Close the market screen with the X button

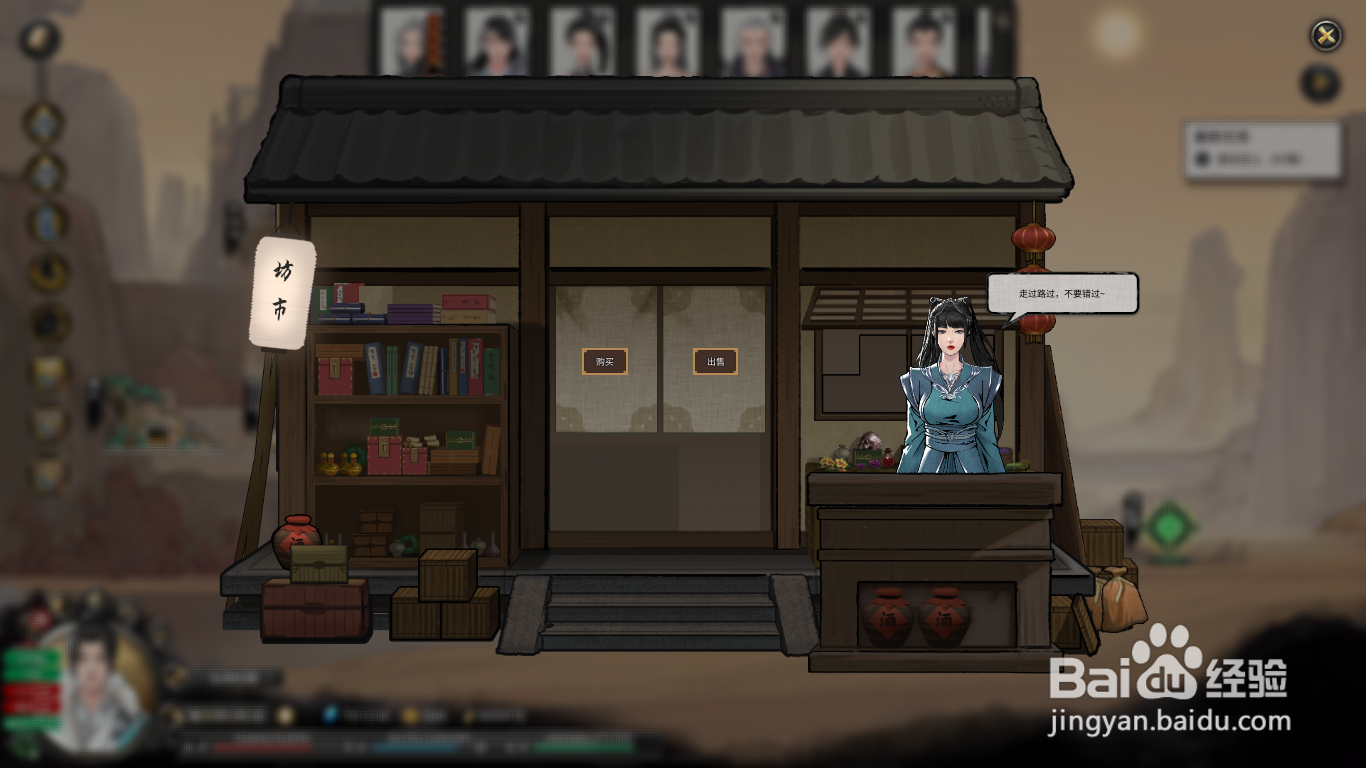click(x=1326, y=36)
